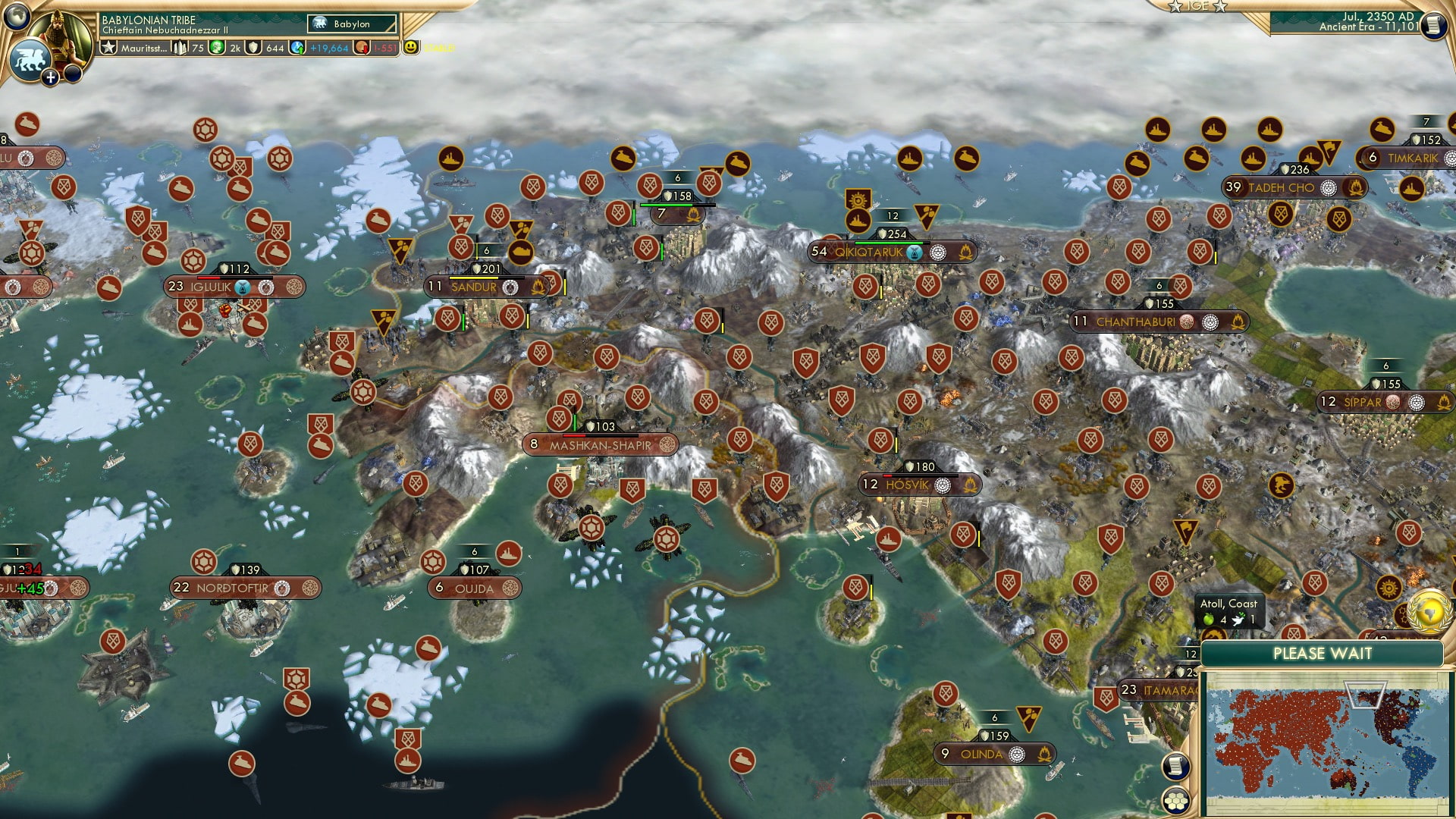This screenshot has width=1456, height=819.
Task: Click the star government icon
Action: [x=109, y=48]
